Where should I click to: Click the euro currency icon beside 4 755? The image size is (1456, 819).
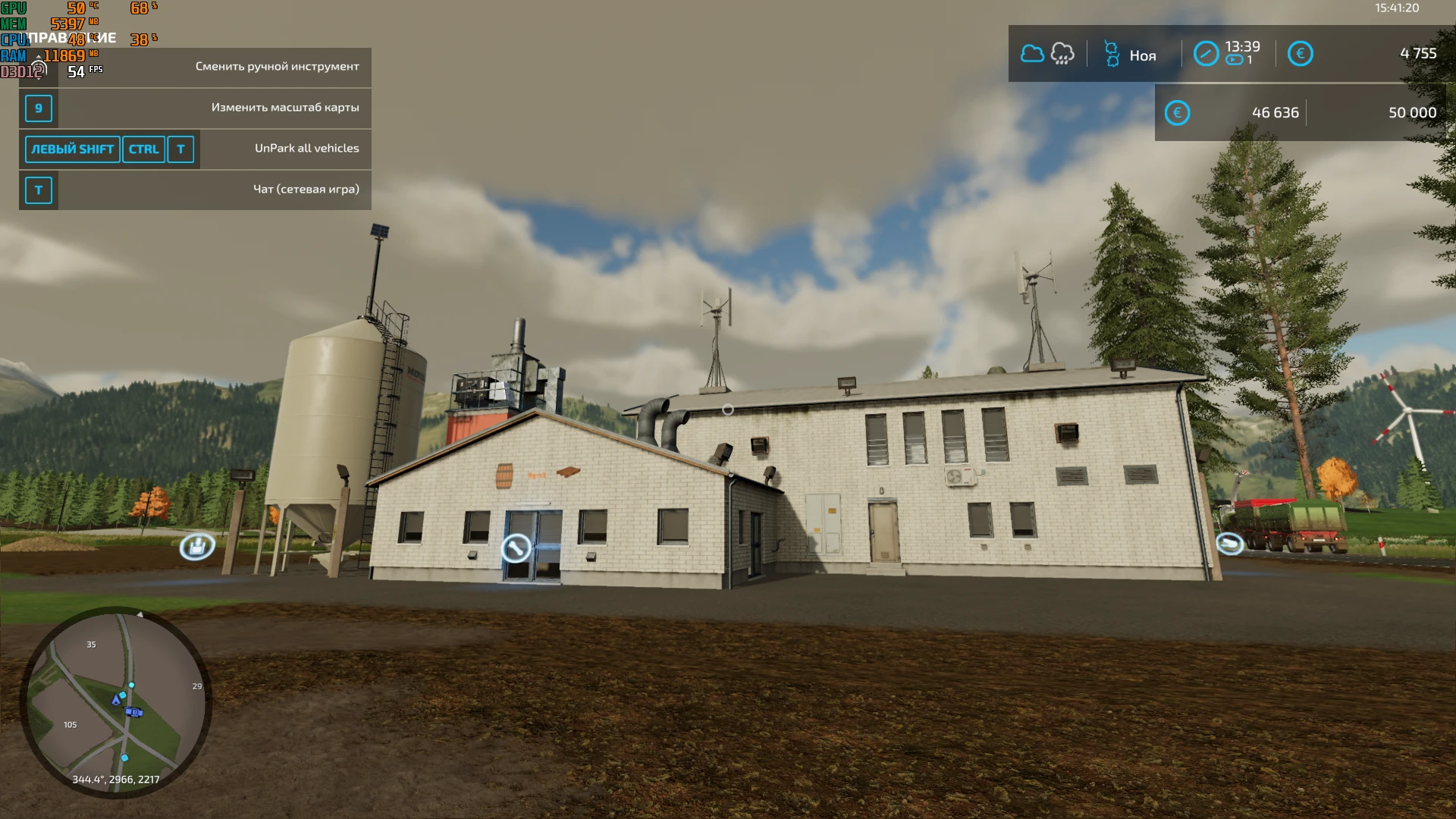coord(1301,53)
